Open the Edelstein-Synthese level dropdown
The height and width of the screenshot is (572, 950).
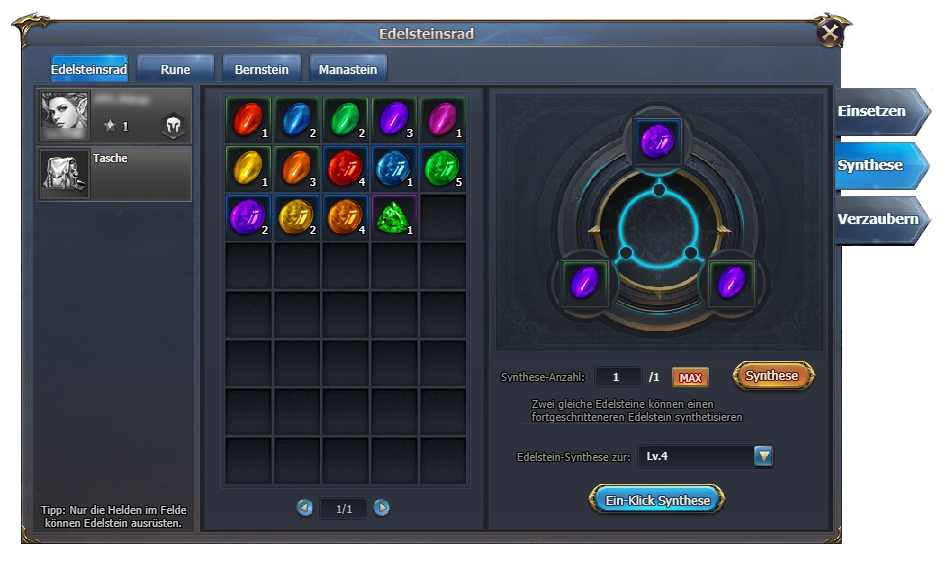point(763,457)
